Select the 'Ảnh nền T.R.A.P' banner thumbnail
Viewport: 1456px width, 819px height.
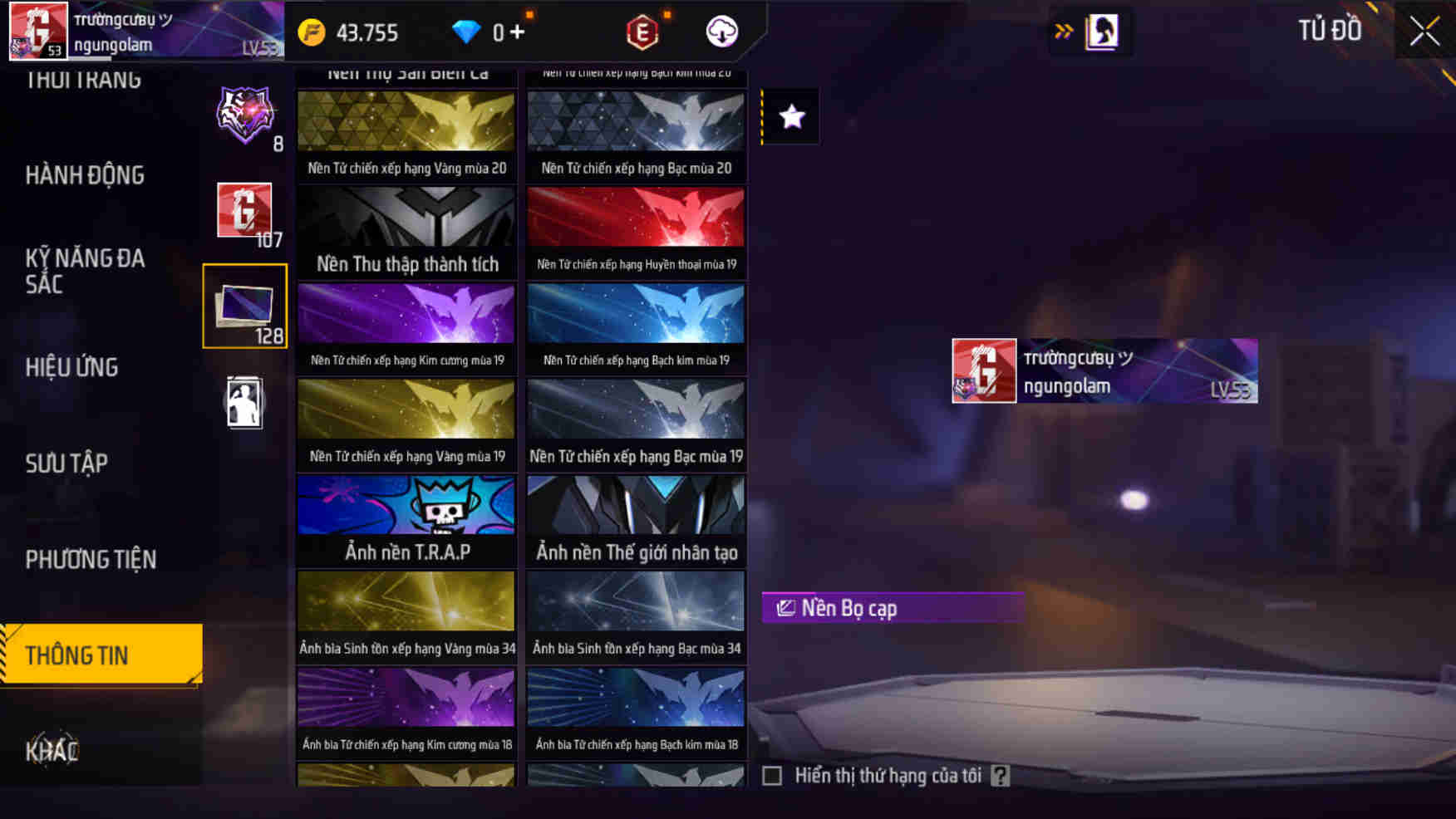tap(406, 521)
